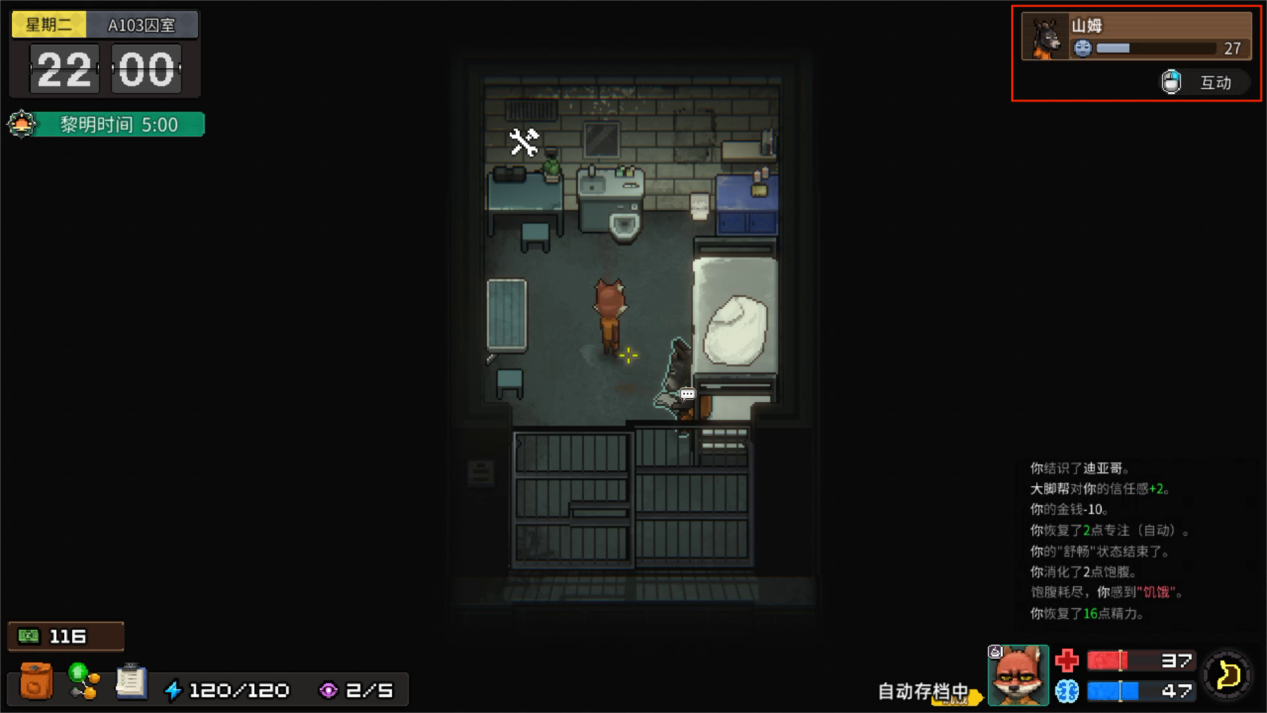The width and height of the screenshot is (1267, 713).
Task: Open the skill tree node icon
Action: pyautogui.click(x=83, y=681)
